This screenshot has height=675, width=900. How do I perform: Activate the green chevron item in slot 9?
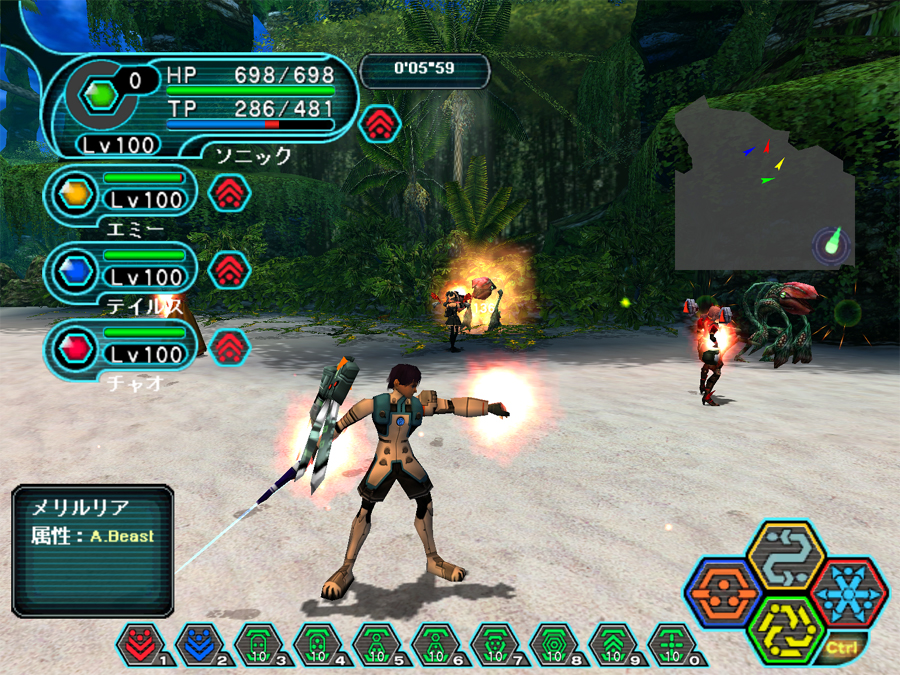point(611,645)
